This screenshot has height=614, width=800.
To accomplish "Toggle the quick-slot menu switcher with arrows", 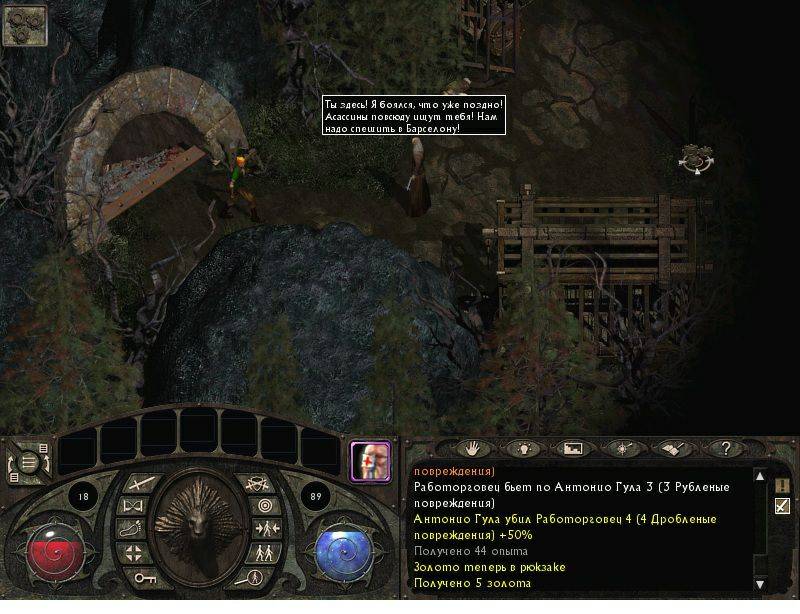I will pyautogui.click(x=28, y=462).
